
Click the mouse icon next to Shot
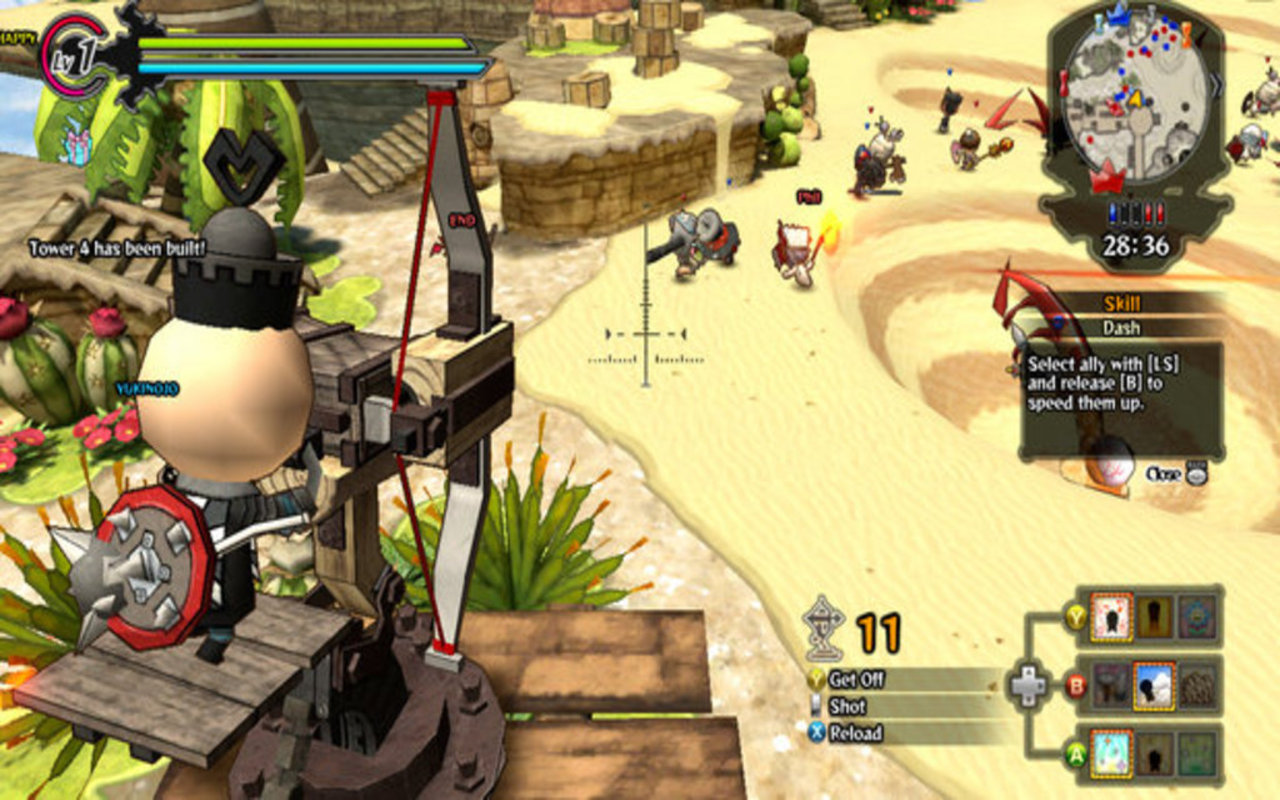tap(816, 705)
